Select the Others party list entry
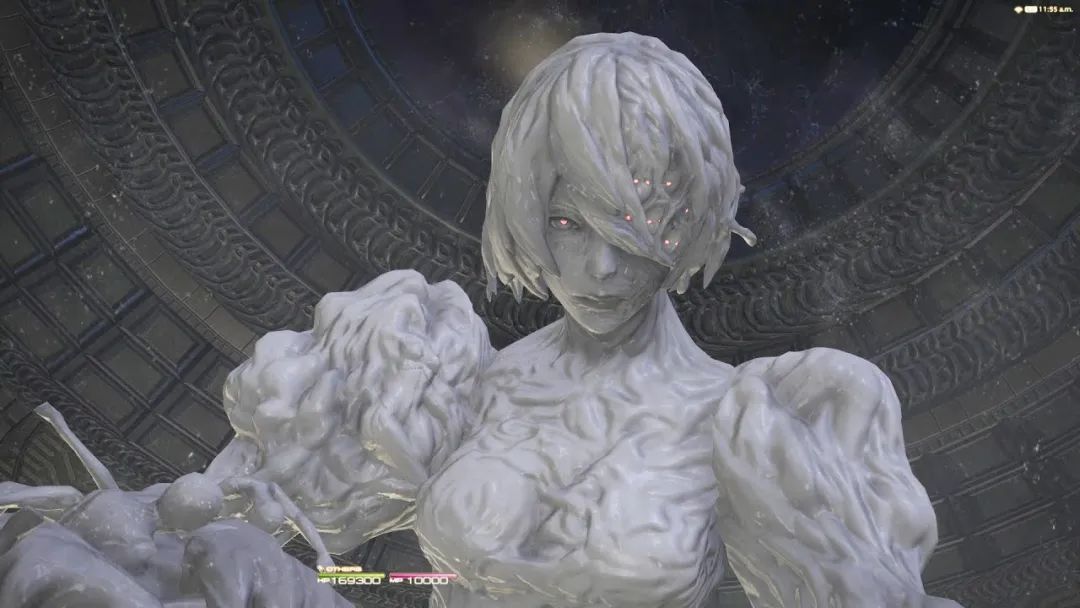This screenshot has width=1080, height=608. [340, 570]
